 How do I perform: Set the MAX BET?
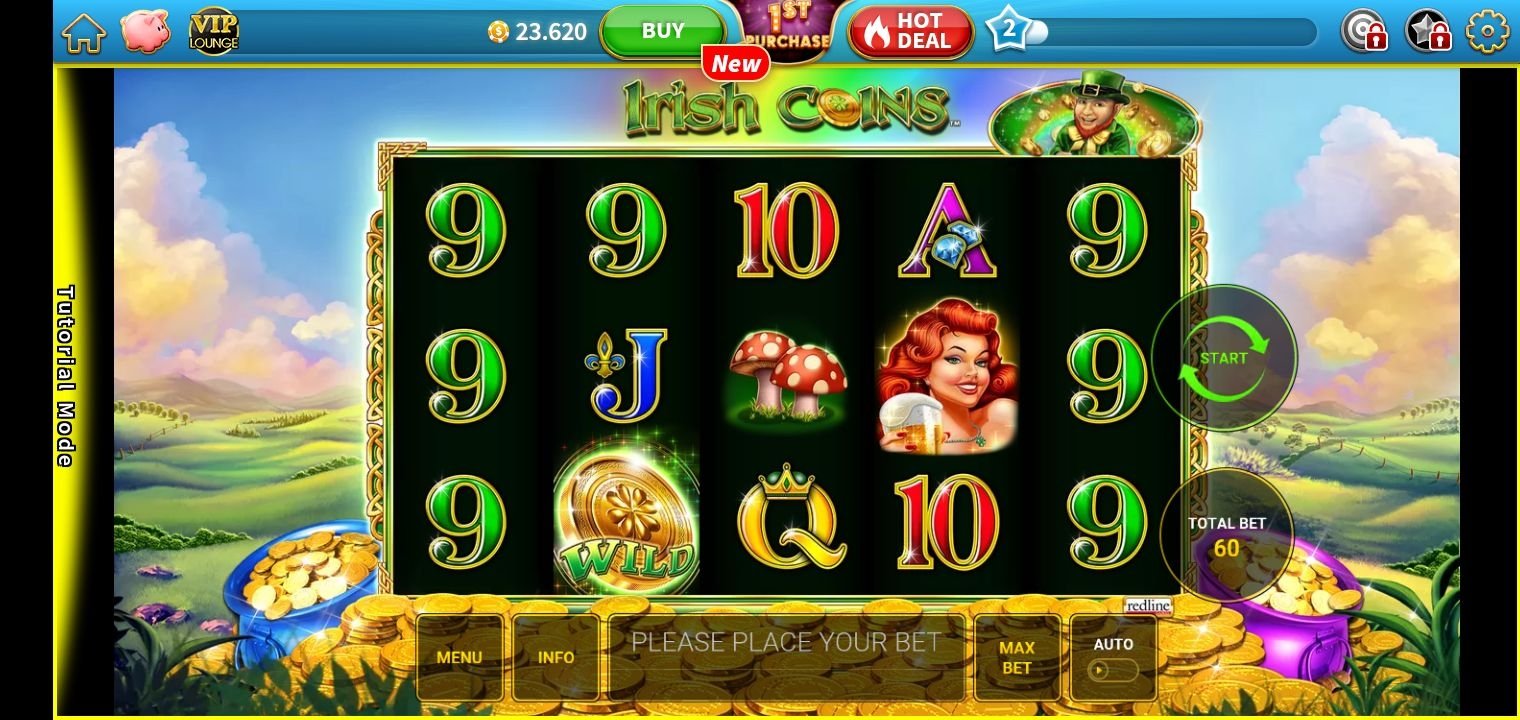(1017, 657)
